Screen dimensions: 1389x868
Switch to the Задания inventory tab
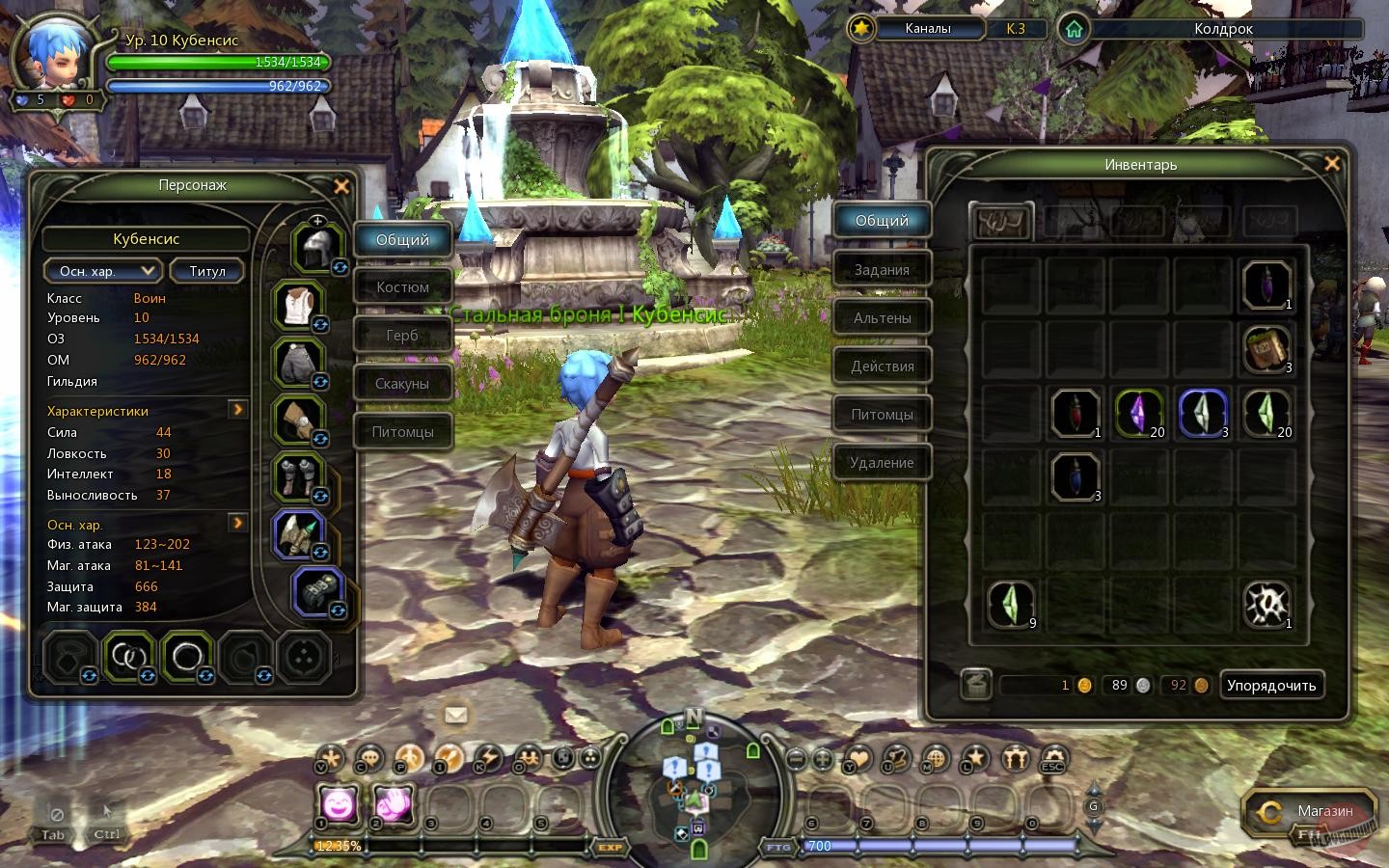pos(882,269)
